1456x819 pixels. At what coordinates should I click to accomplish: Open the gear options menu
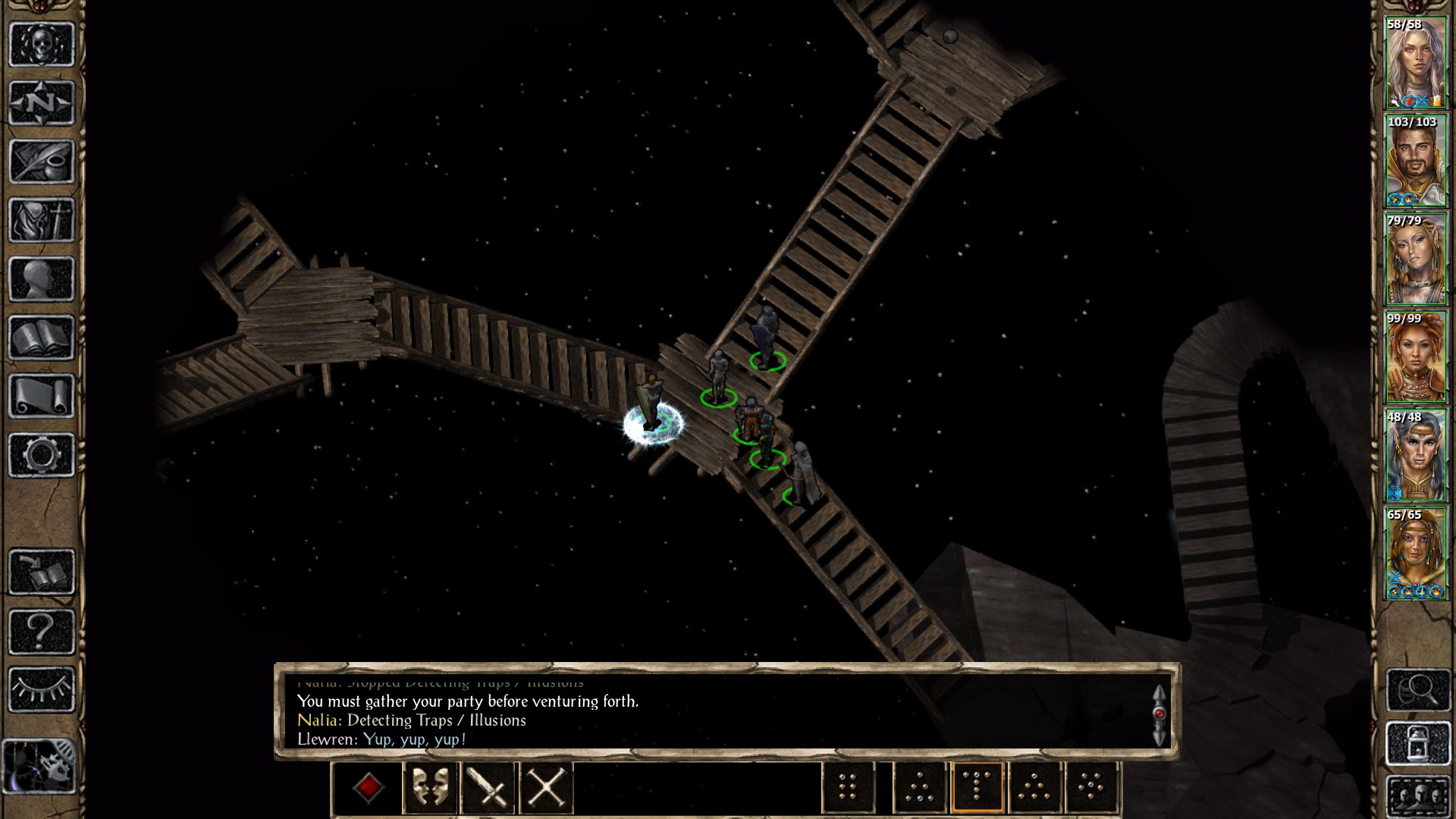[x=42, y=455]
